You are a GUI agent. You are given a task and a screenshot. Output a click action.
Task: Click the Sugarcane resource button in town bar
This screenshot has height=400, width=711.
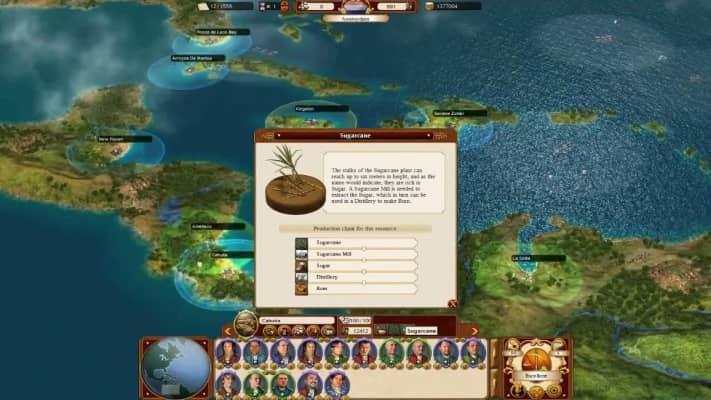click(420, 330)
